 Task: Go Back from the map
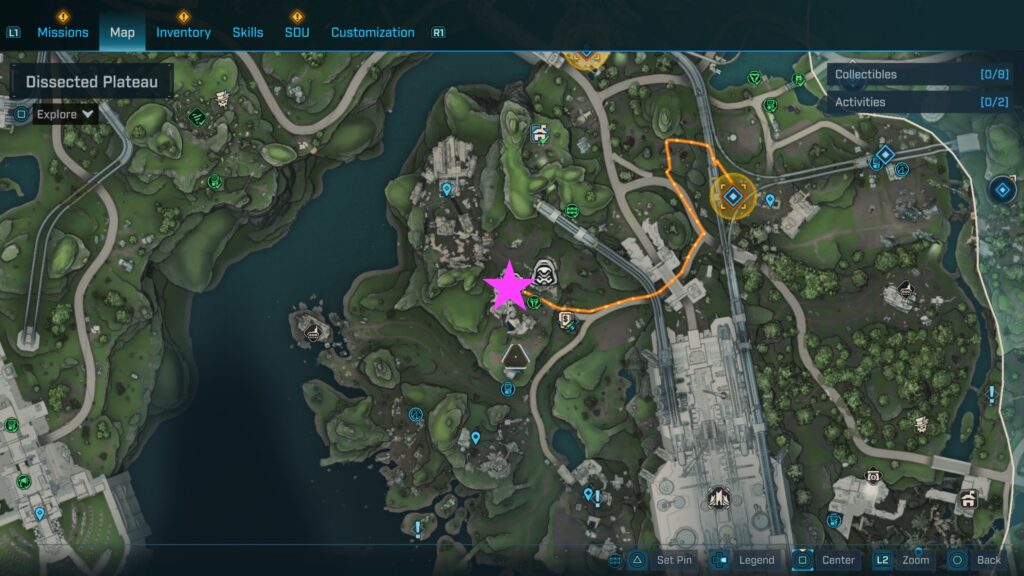click(x=976, y=560)
